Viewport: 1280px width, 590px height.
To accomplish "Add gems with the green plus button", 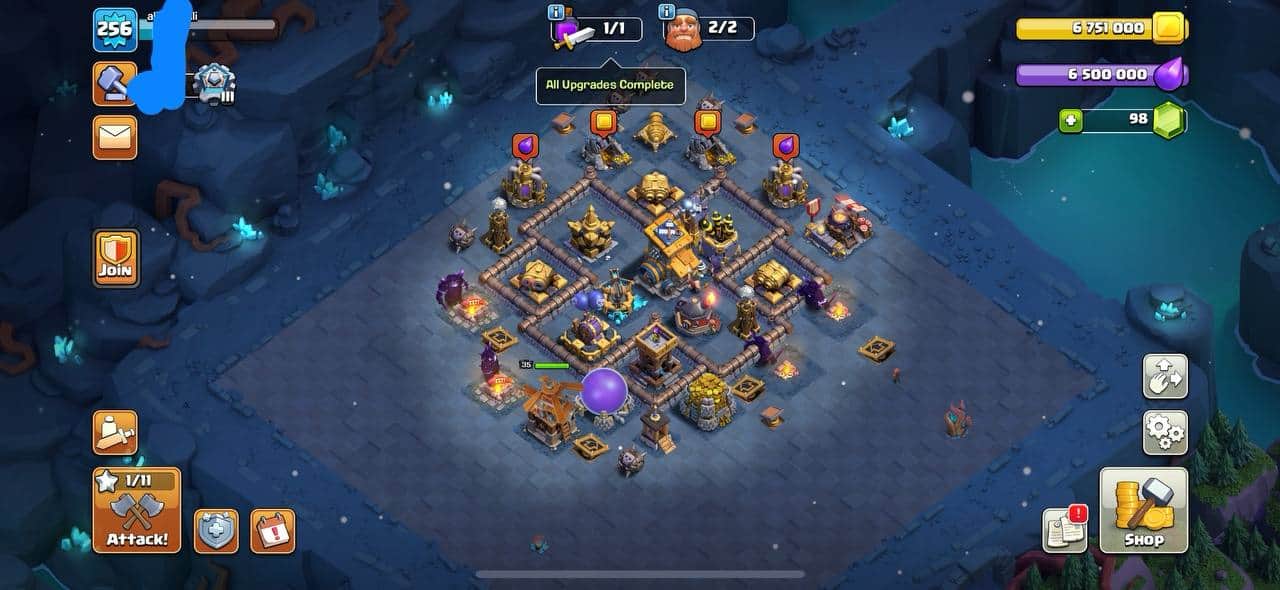I will (x=1072, y=121).
